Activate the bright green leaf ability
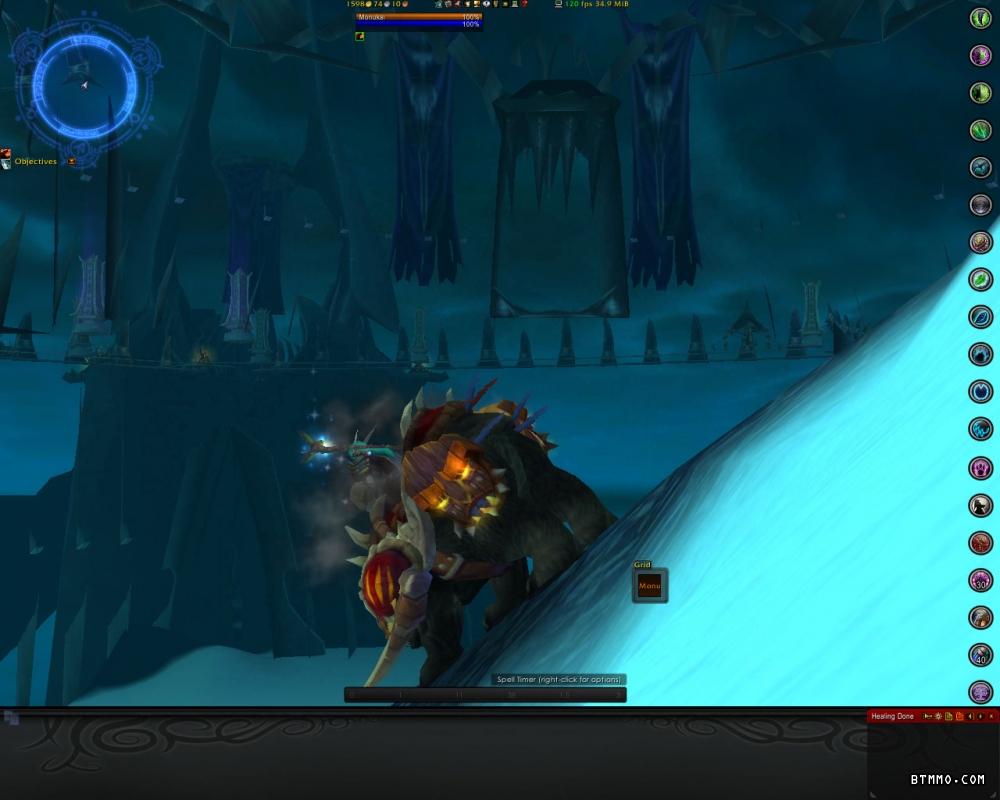 click(x=980, y=279)
